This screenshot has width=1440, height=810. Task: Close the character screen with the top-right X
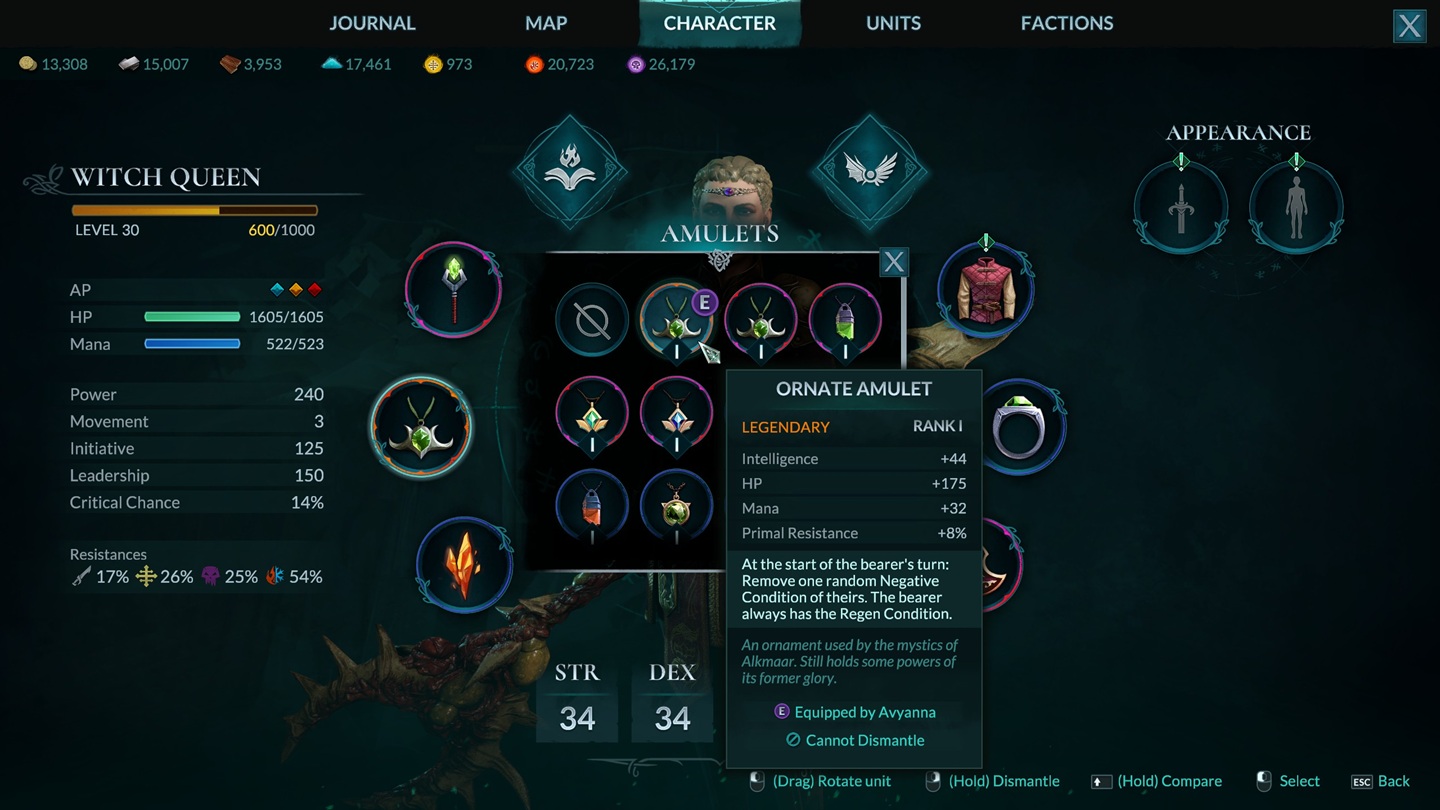pos(1409,26)
